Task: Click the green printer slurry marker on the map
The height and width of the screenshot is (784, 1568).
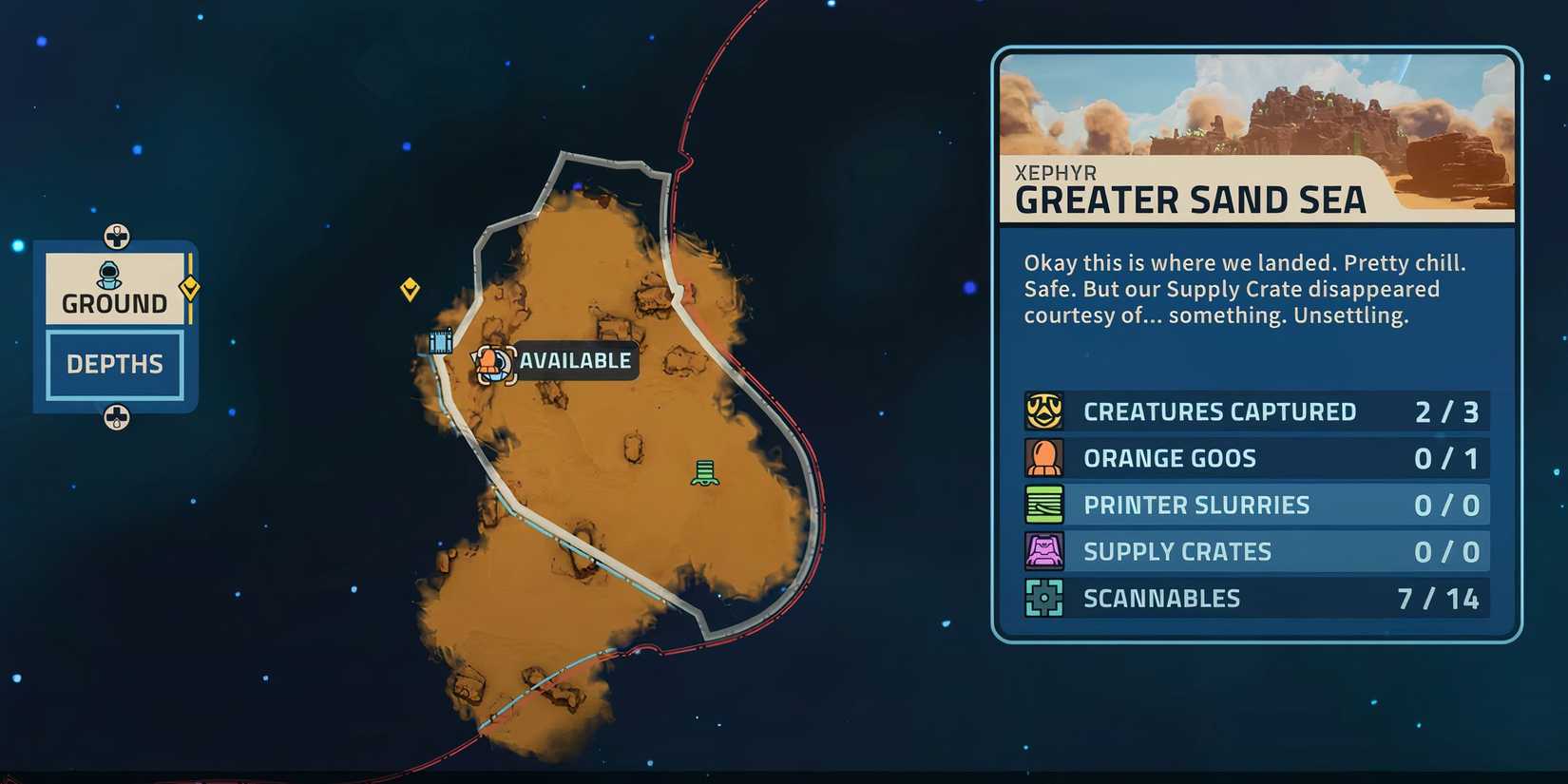Action: point(703,472)
